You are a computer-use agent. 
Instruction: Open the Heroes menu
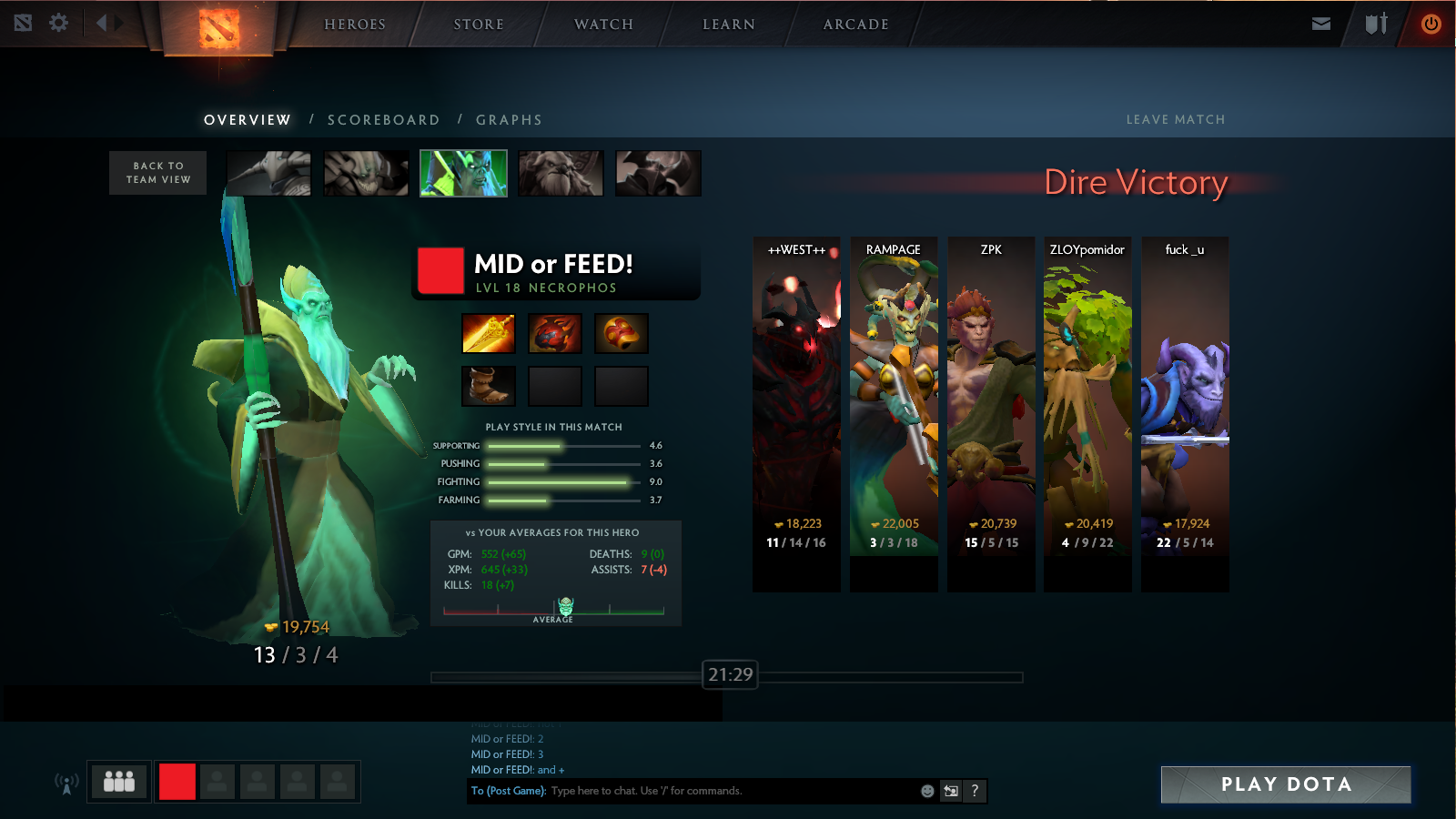355,25
